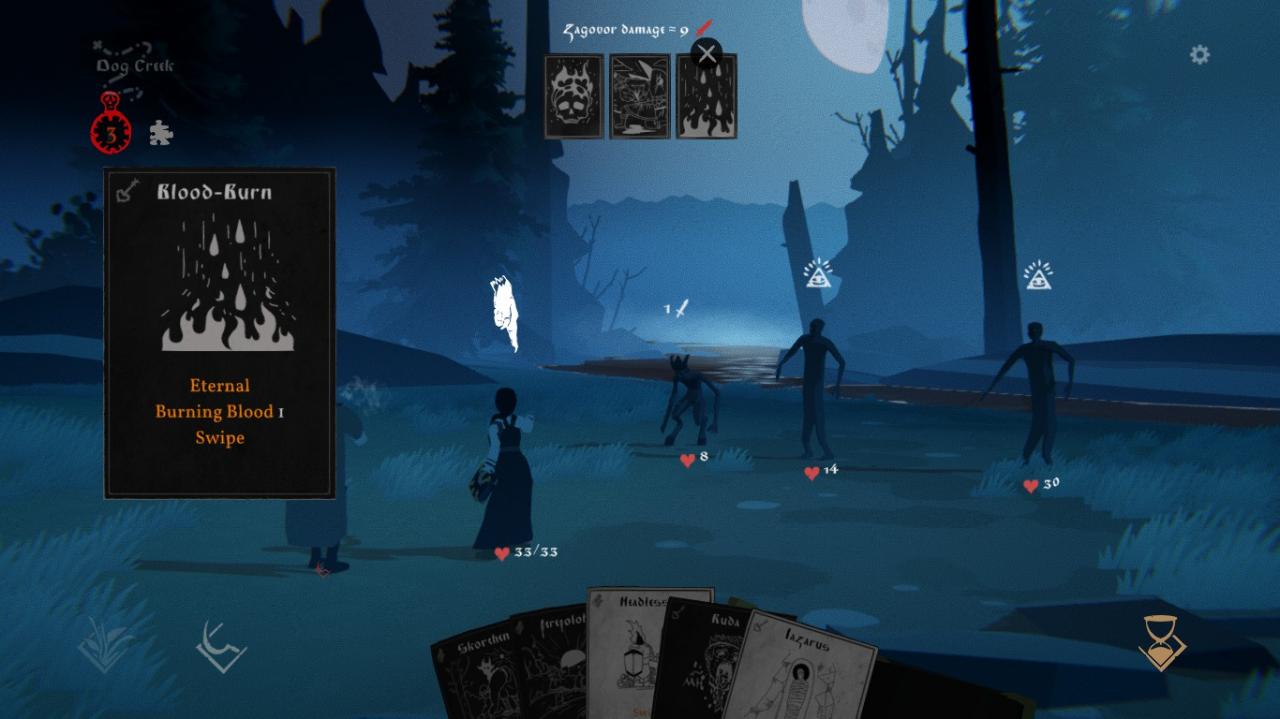Viewport: 1280px width, 719px height.
Task: Select the middle zagovor card
Action: tap(640, 97)
